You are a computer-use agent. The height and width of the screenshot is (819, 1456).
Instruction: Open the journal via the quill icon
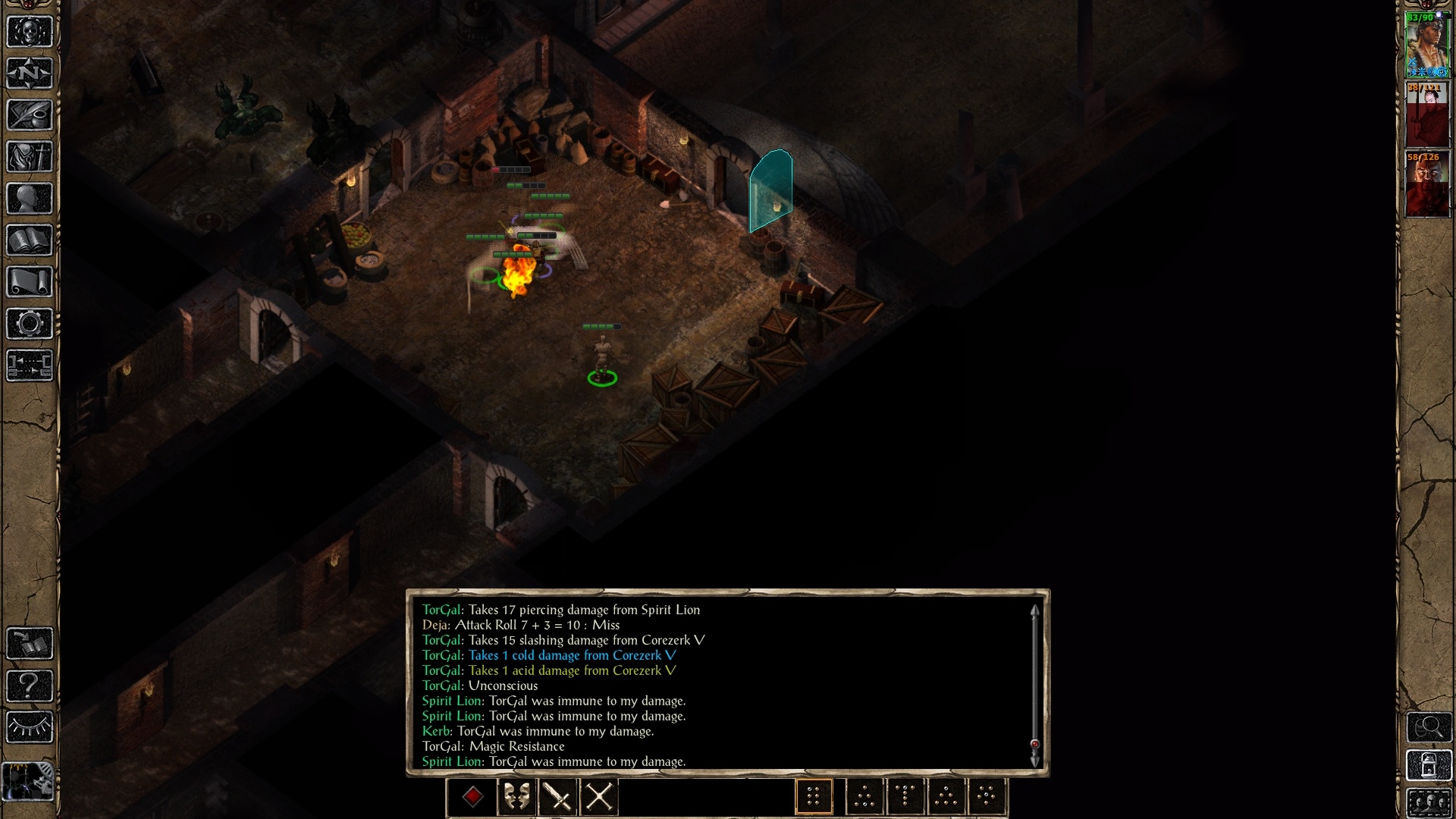pos(30,115)
